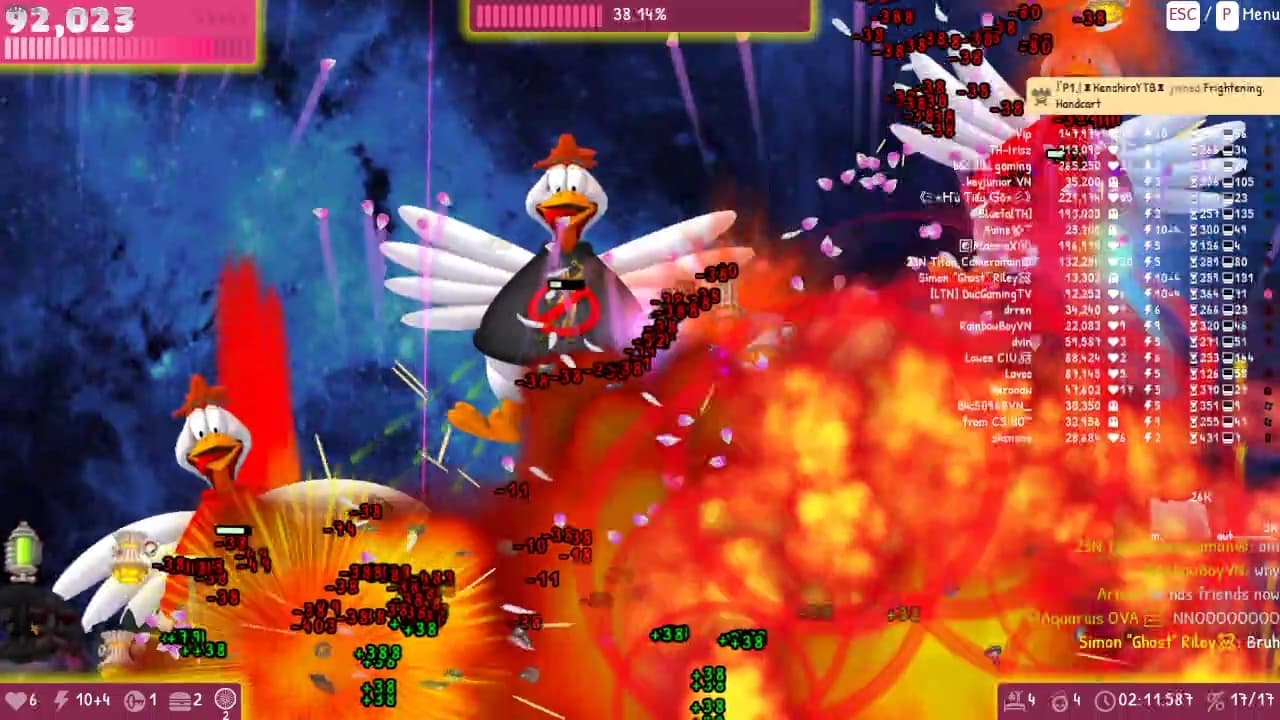Select TH-Irisz in the player list
This screenshot has height=720, width=1280.
pos(1008,151)
